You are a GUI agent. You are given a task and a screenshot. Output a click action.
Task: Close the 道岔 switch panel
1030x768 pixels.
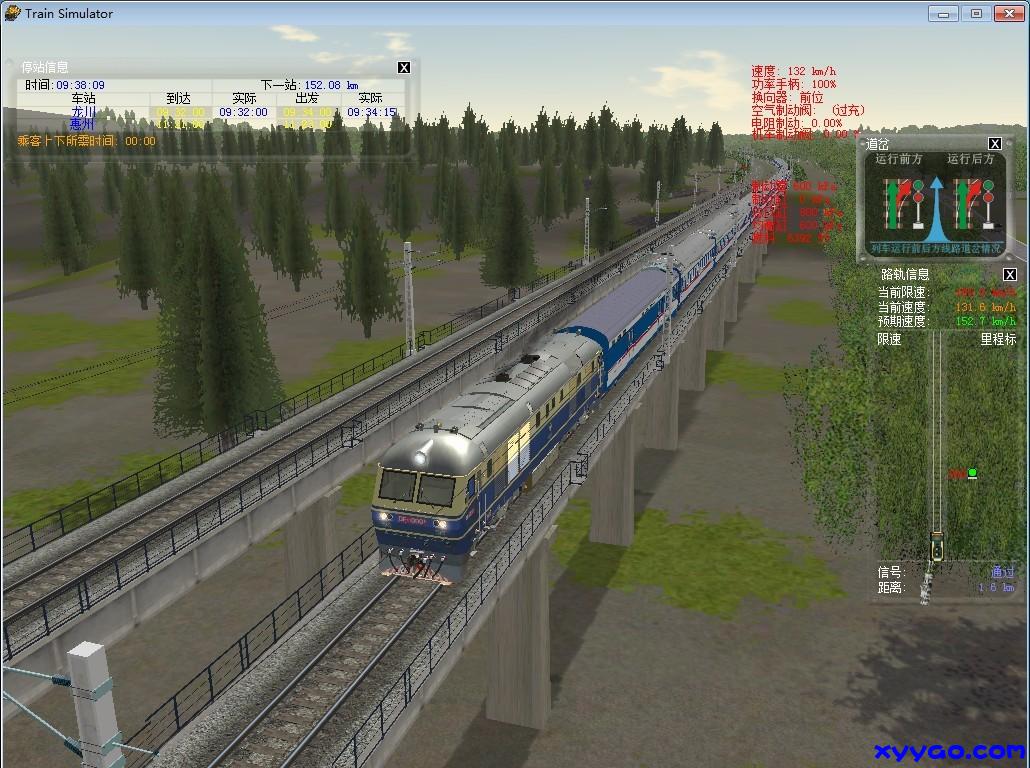click(x=995, y=144)
